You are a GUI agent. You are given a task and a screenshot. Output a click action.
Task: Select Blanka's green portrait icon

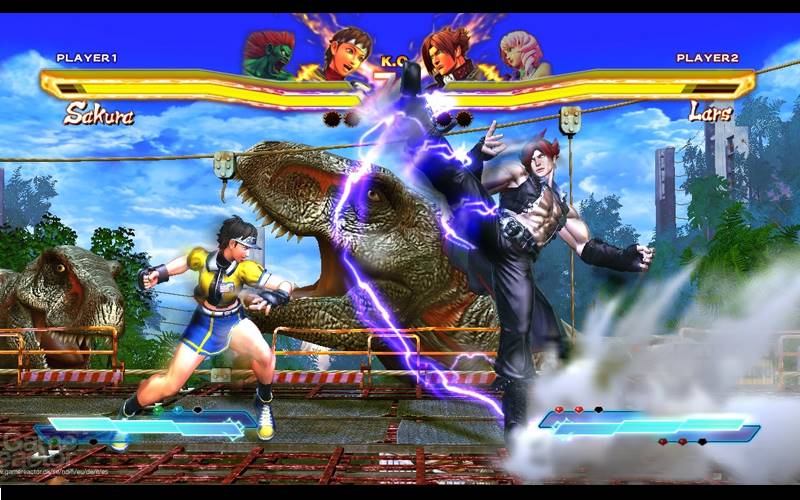[269, 55]
